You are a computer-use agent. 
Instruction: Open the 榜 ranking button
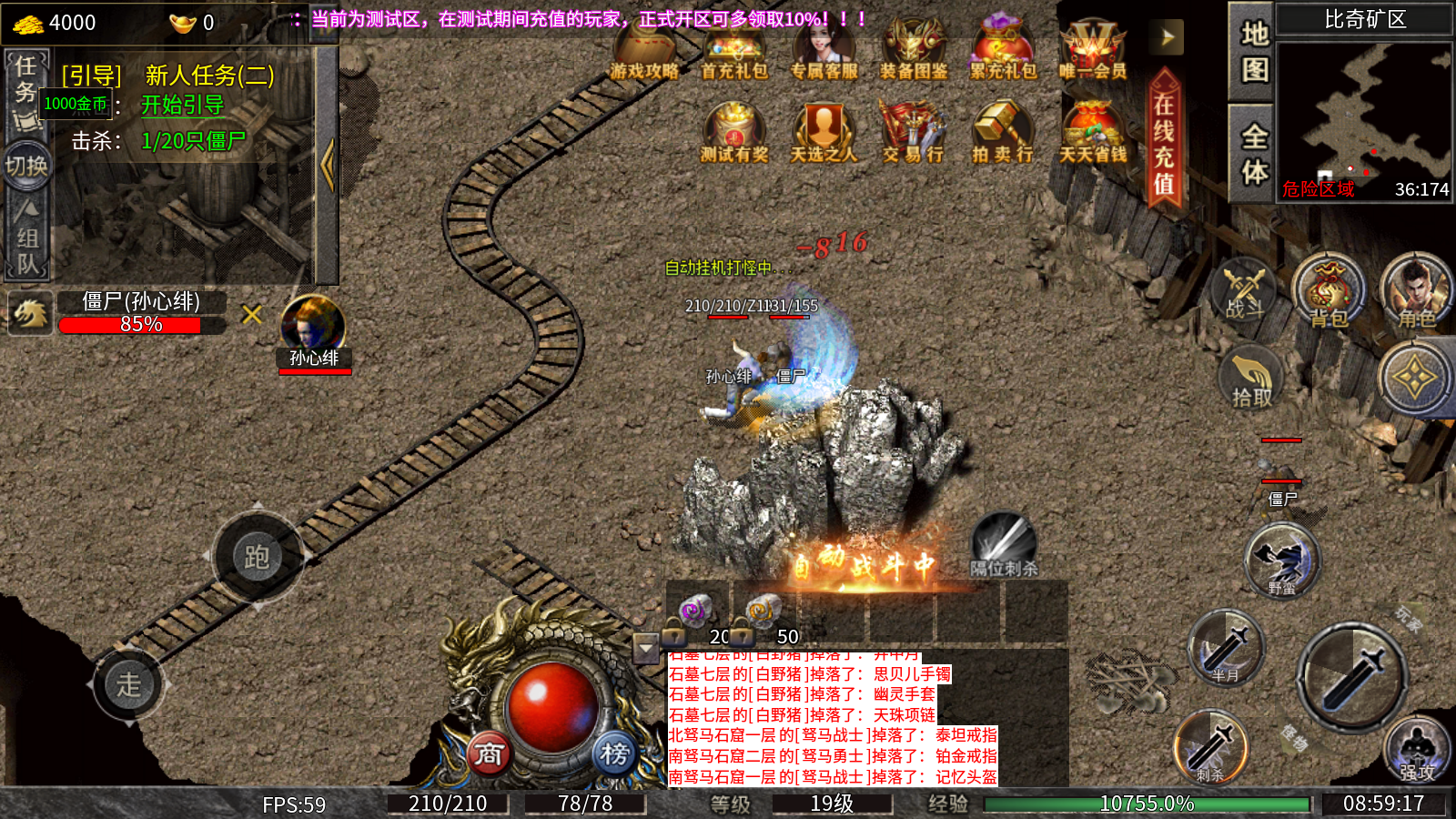(614, 753)
